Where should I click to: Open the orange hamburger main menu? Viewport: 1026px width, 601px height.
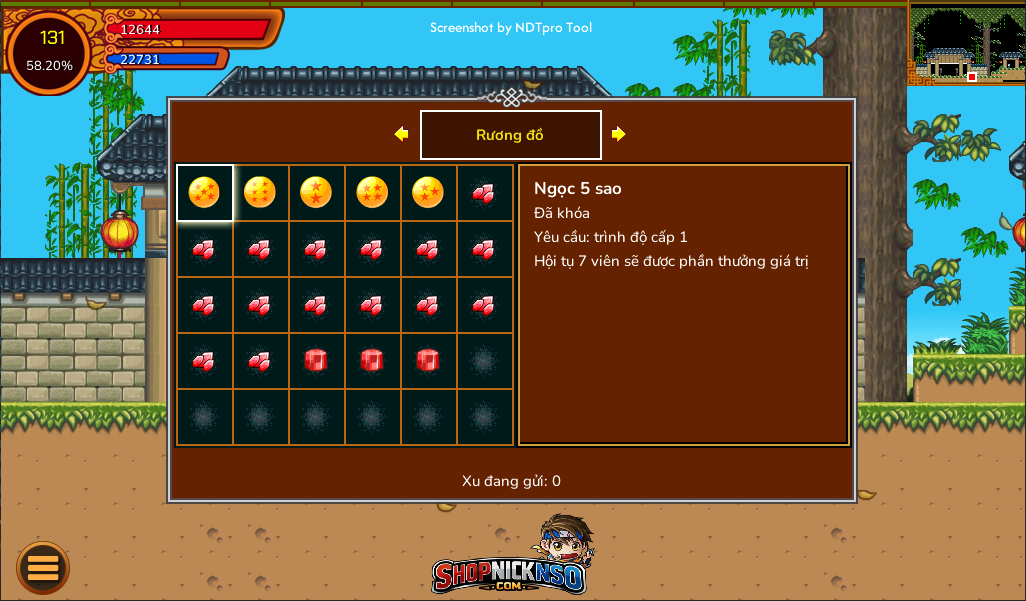tap(43, 568)
